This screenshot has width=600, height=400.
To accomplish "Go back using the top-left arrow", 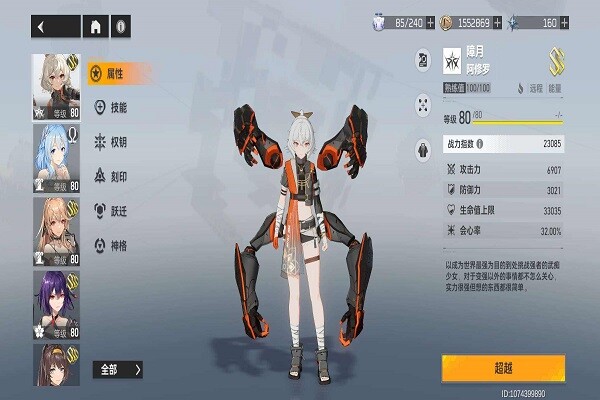I will coord(43,27).
